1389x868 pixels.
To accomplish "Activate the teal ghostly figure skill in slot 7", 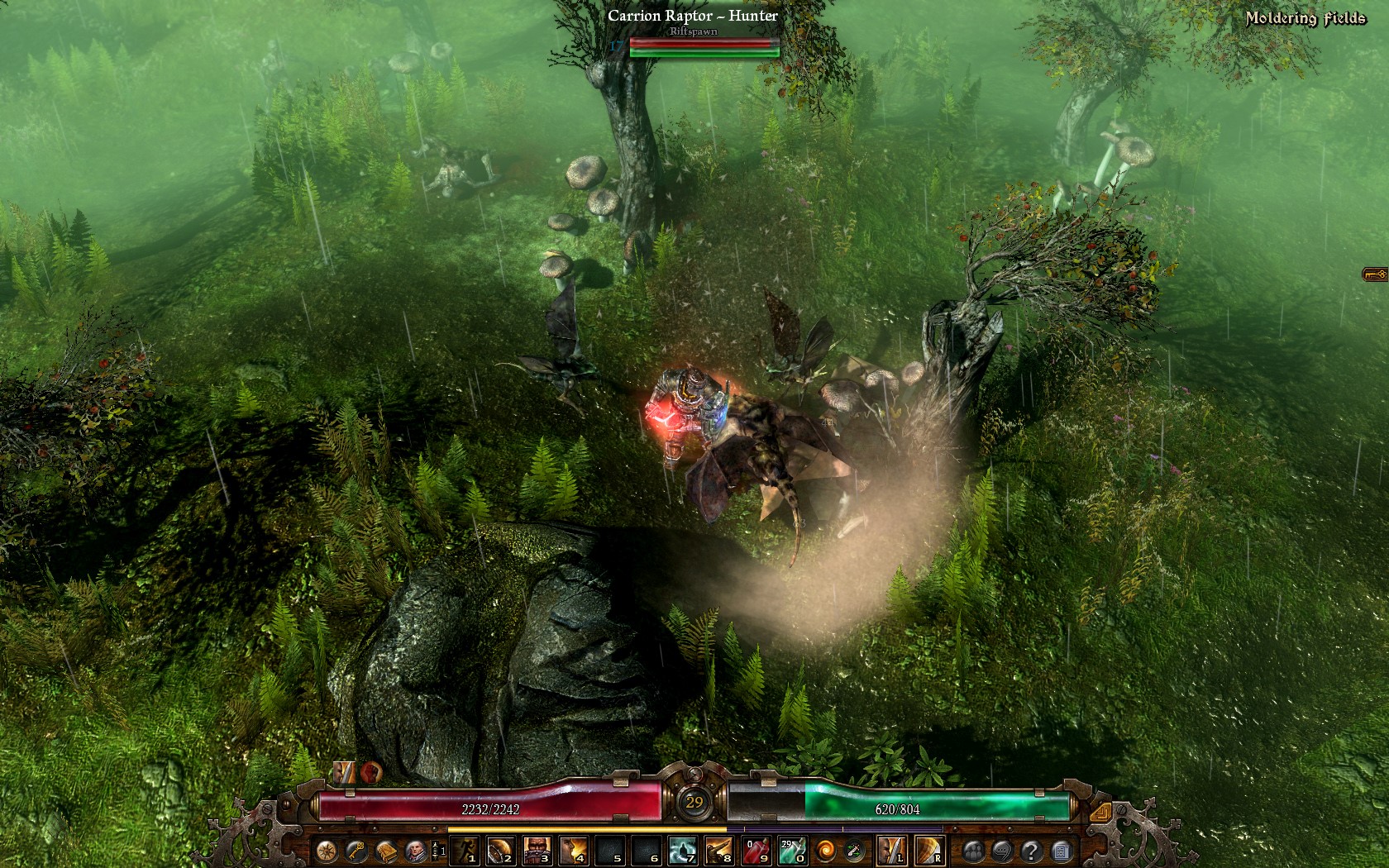I will (683, 850).
